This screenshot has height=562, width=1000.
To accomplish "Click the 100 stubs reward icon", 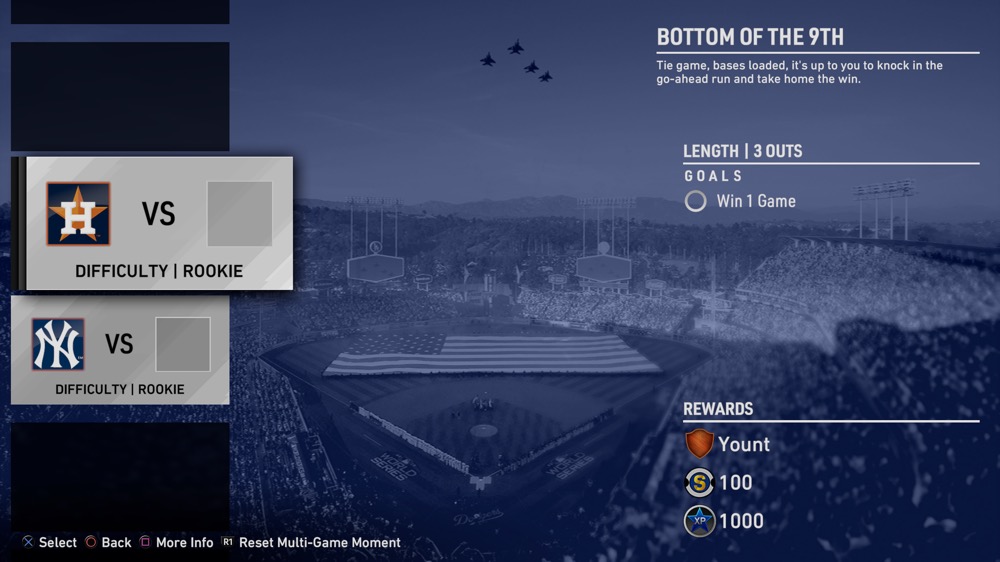I will pyautogui.click(x=699, y=483).
